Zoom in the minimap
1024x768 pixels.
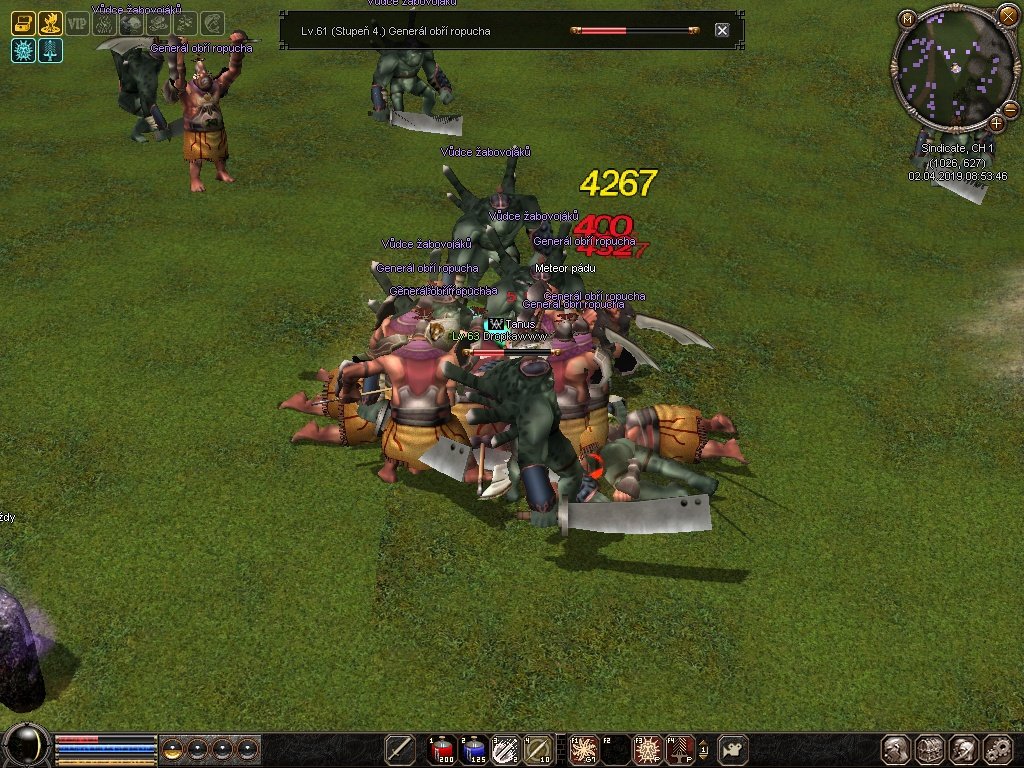(x=996, y=123)
